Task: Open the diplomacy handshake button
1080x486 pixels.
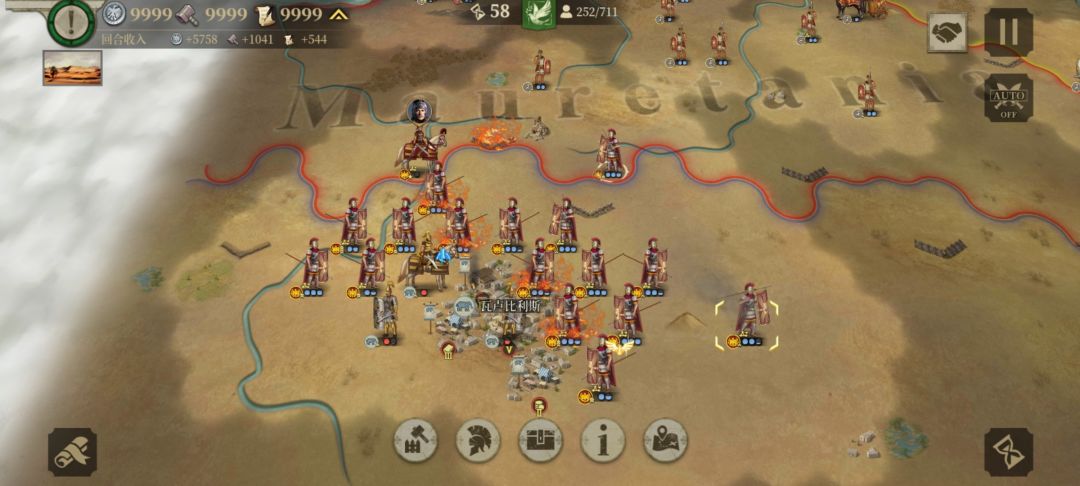Action: (946, 33)
